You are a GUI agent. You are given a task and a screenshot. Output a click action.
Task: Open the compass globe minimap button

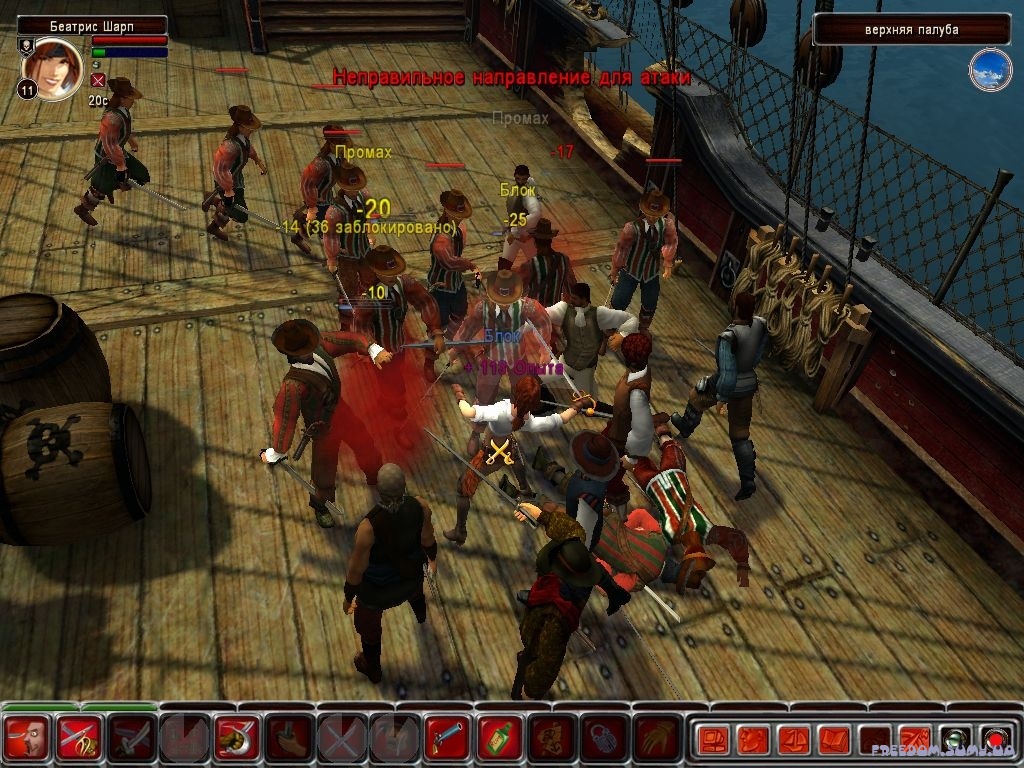[x=990, y=69]
